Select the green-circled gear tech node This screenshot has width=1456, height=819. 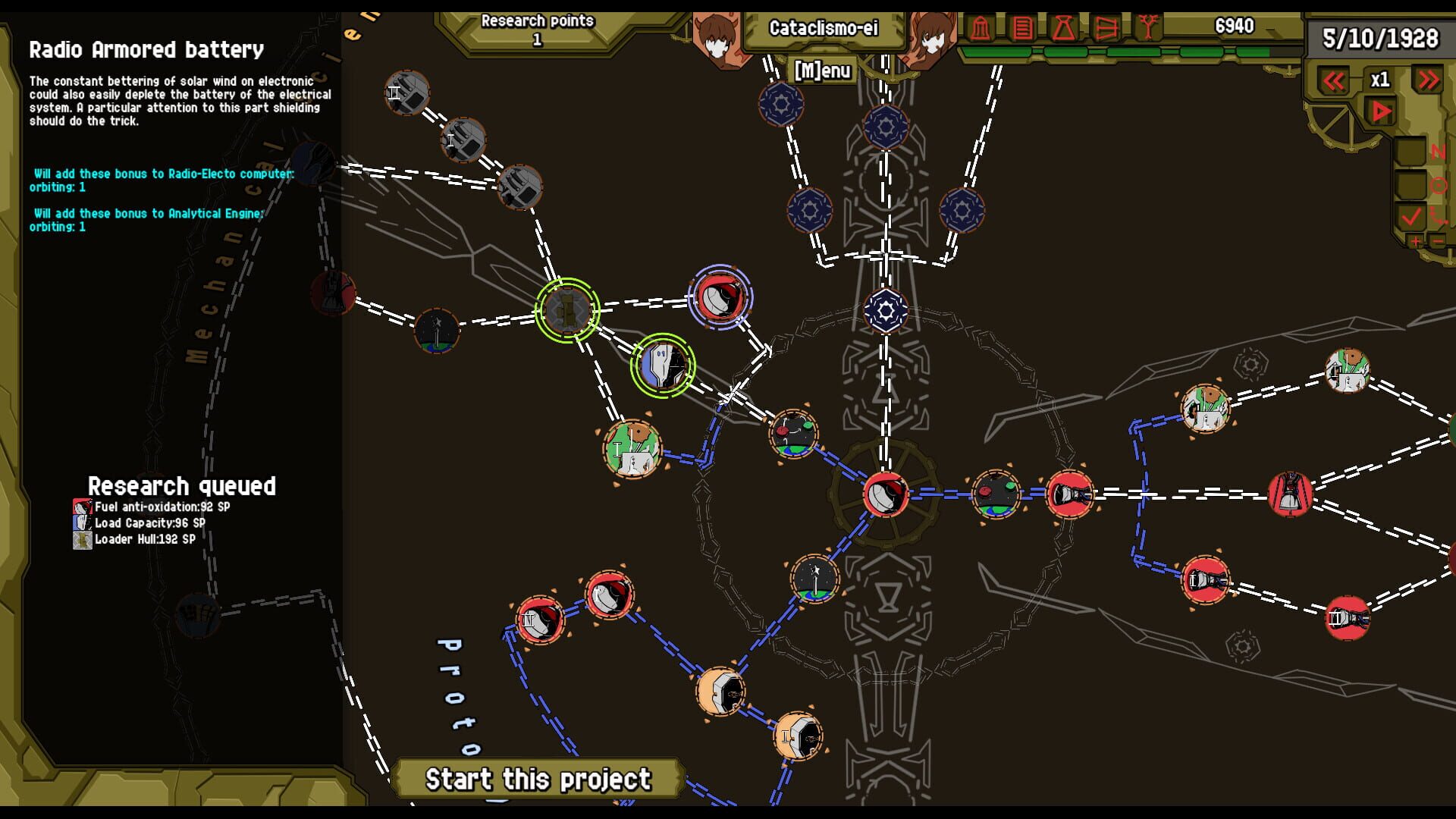tap(567, 311)
